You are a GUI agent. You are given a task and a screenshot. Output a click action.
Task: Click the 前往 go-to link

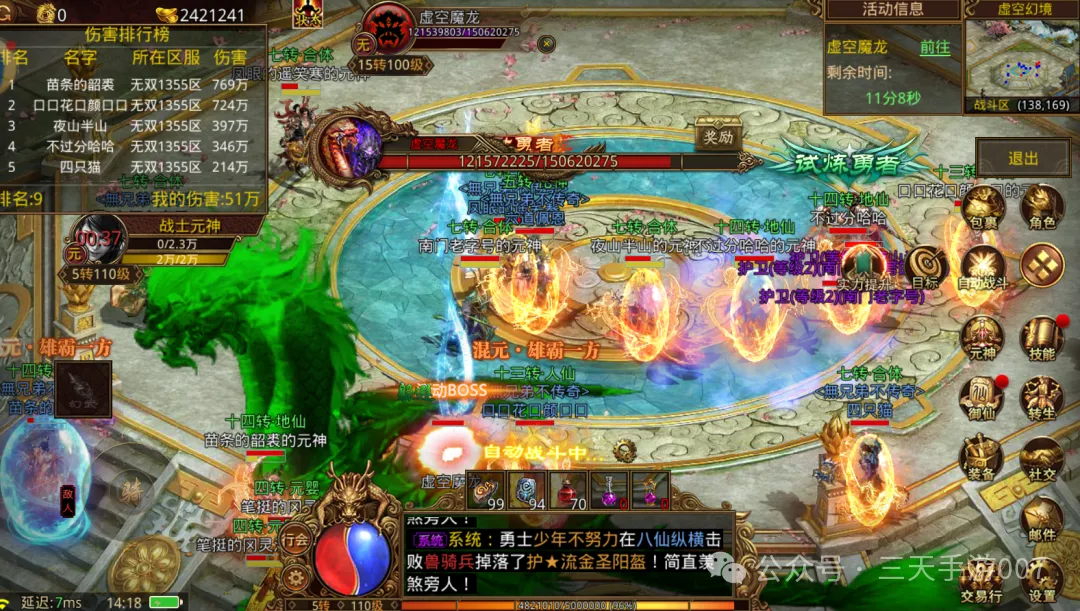[935, 47]
